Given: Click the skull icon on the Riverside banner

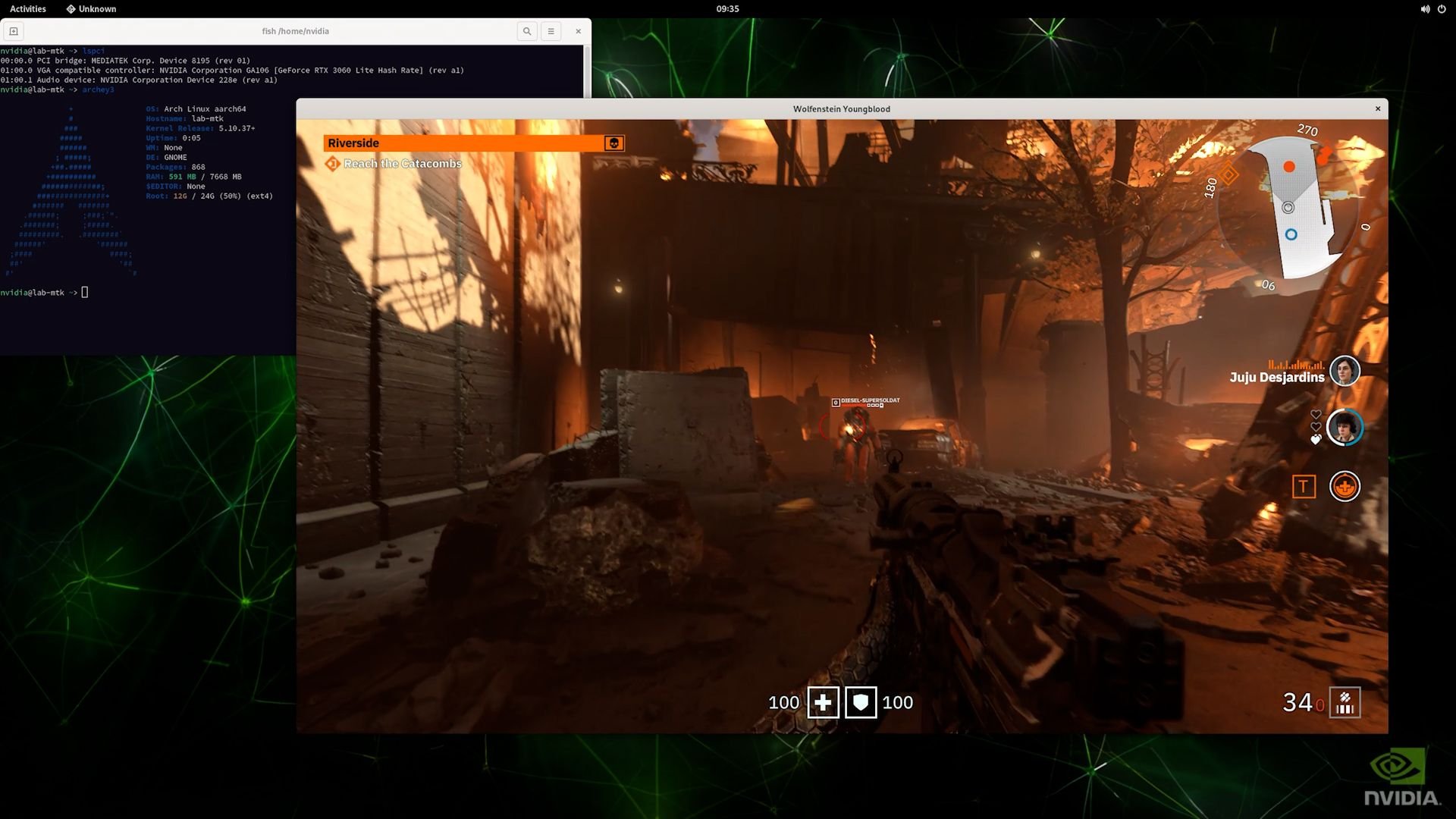Looking at the screenshot, I should (613, 143).
